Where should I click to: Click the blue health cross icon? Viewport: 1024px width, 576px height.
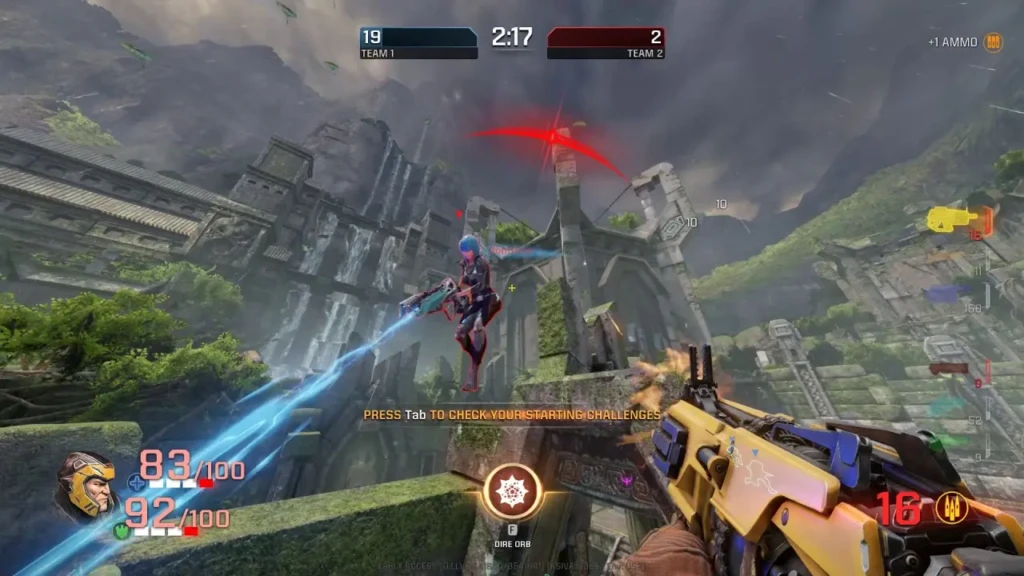click(x=136, y=482)
